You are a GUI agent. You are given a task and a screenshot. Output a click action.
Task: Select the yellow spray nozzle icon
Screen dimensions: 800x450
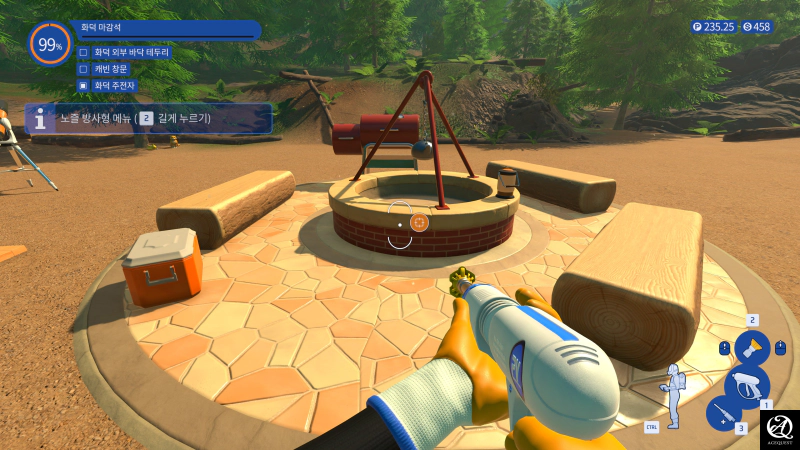(x=752, y=348)
